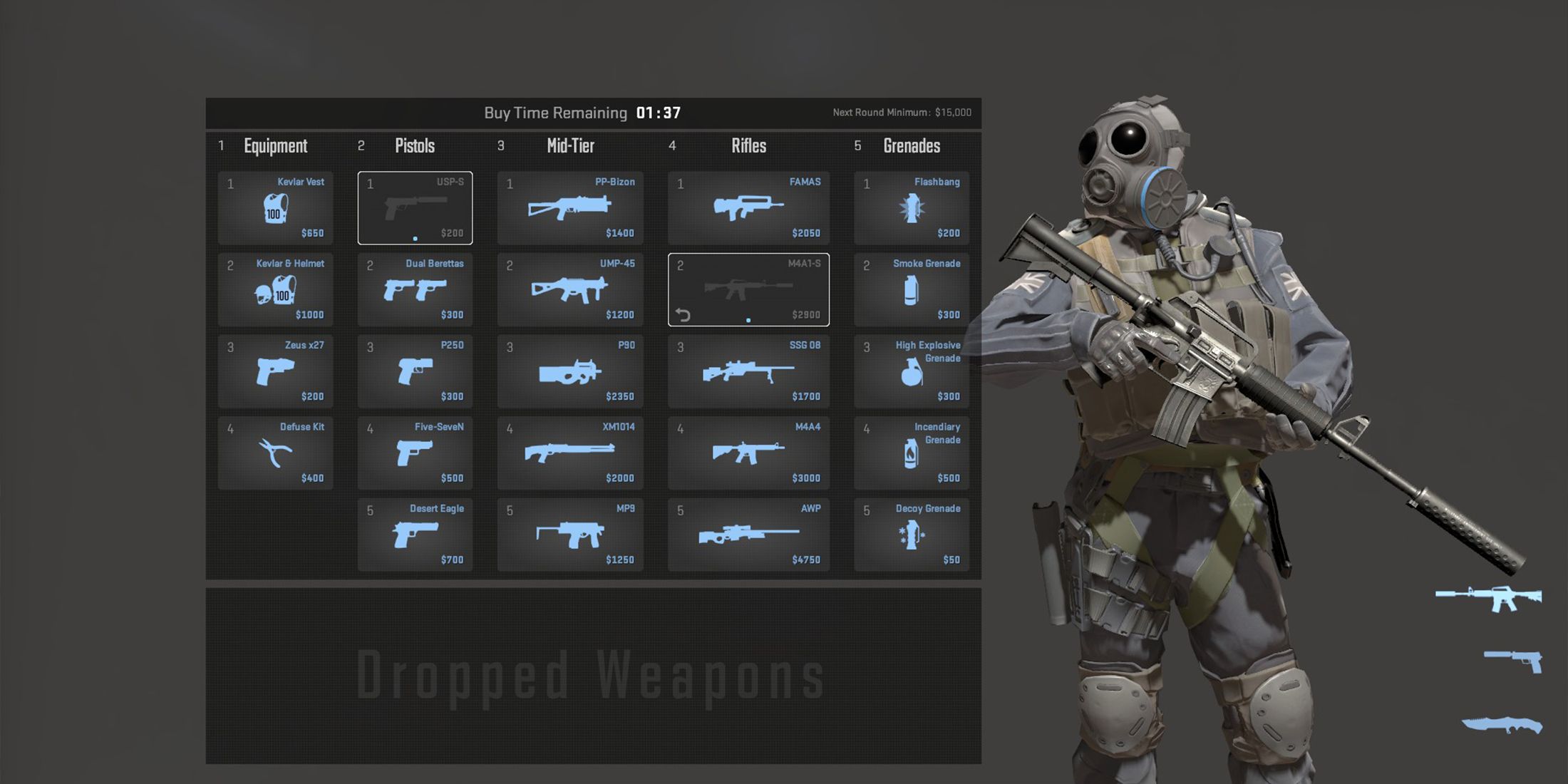
Task: Select the P90 in Mid-Tier
Action: (570, 371)
